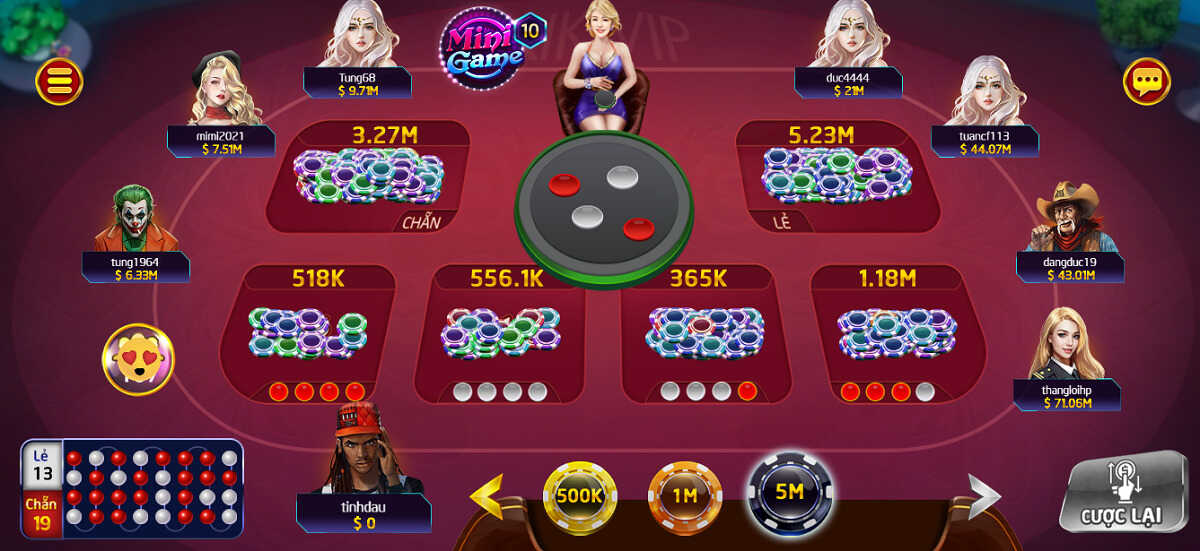View player tung1964's Joker avatar
The height and width of the screenshot is (551, 1200).
pos(133,220)
